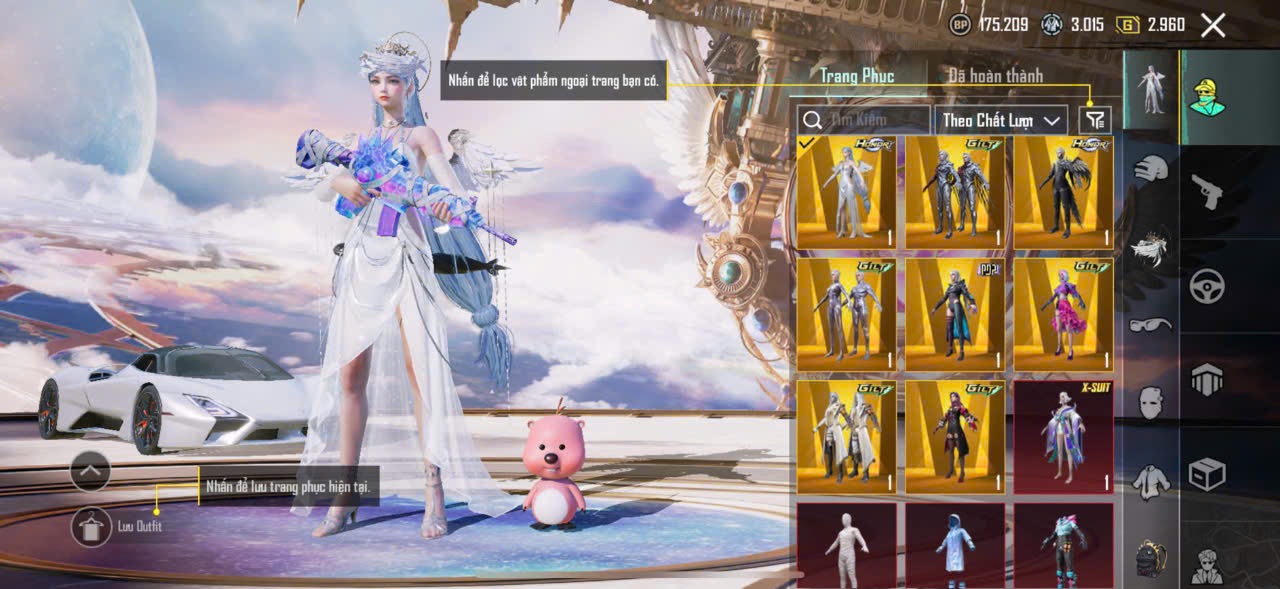Select the X-SUIT outfit tile
This screenshot has height=589, width=1280.
pos(1063,437)
